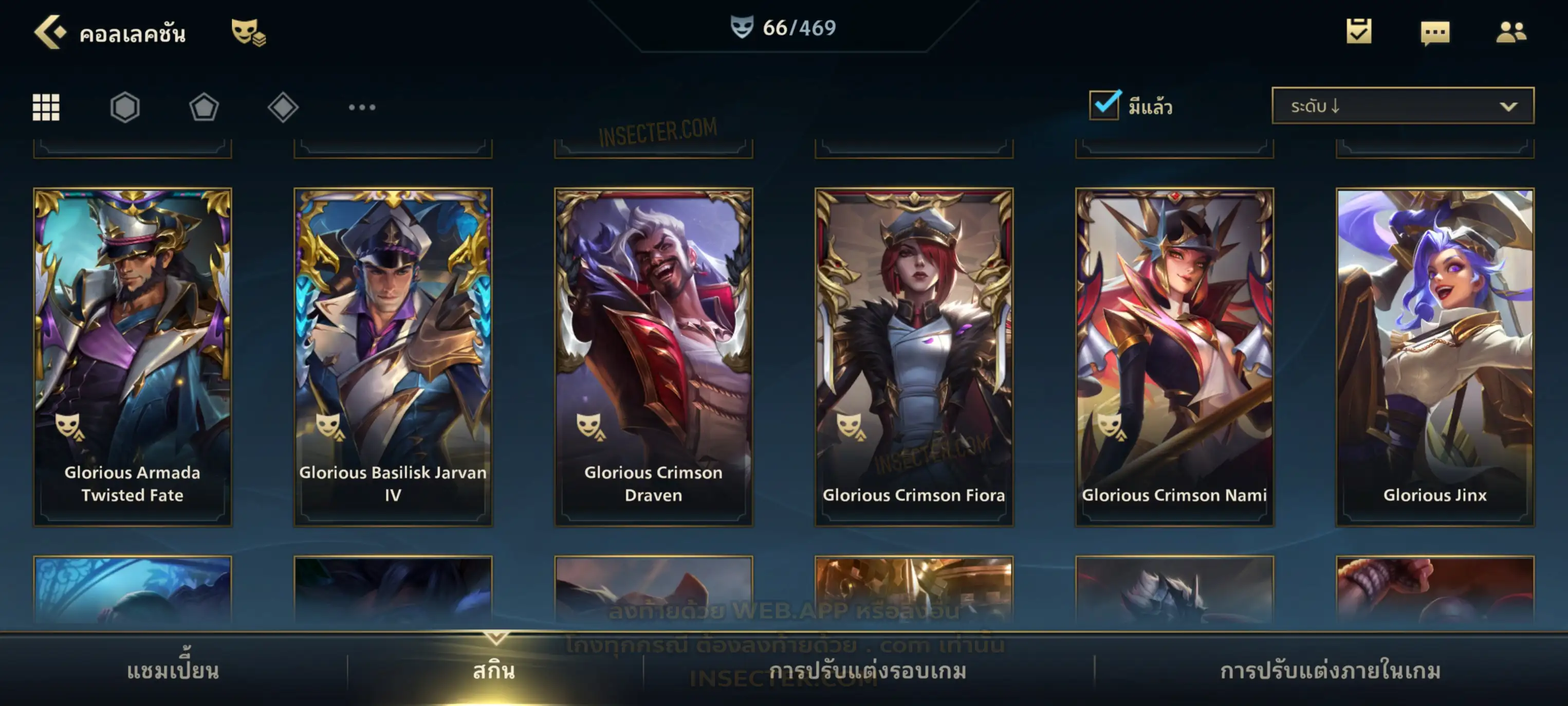The width and height of the screenshot is (1568, 706).
Task: Open the missions checklist icon
Action: tap(1359, 32)
